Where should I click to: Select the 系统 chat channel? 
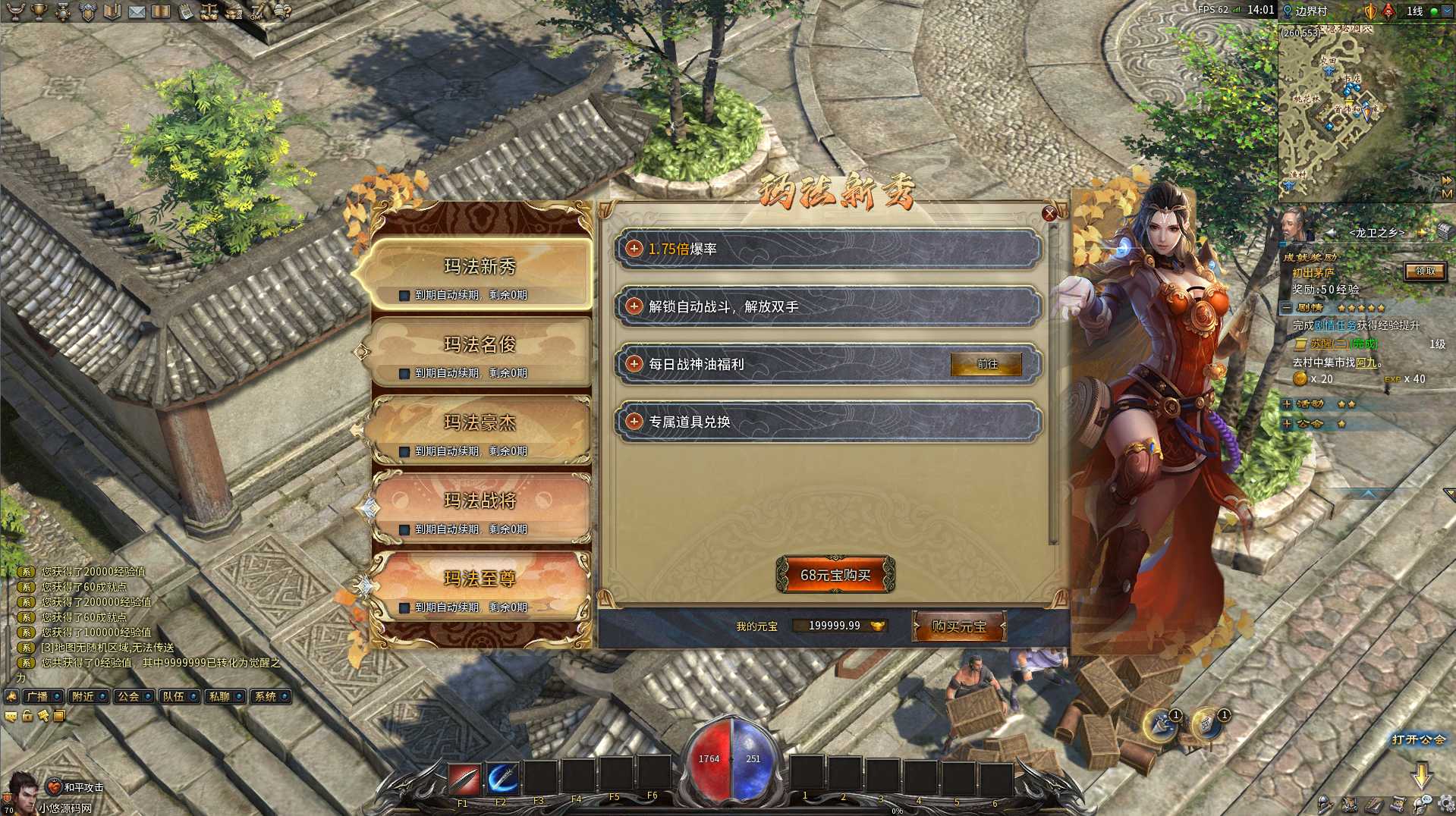click(x=266, y=697)
